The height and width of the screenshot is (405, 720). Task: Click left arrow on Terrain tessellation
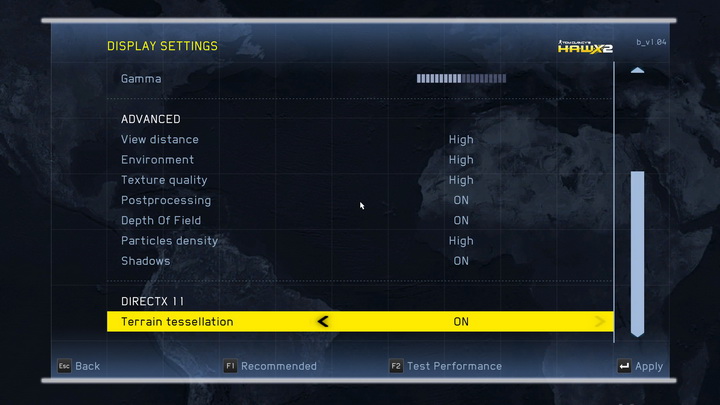pos(322,322)
